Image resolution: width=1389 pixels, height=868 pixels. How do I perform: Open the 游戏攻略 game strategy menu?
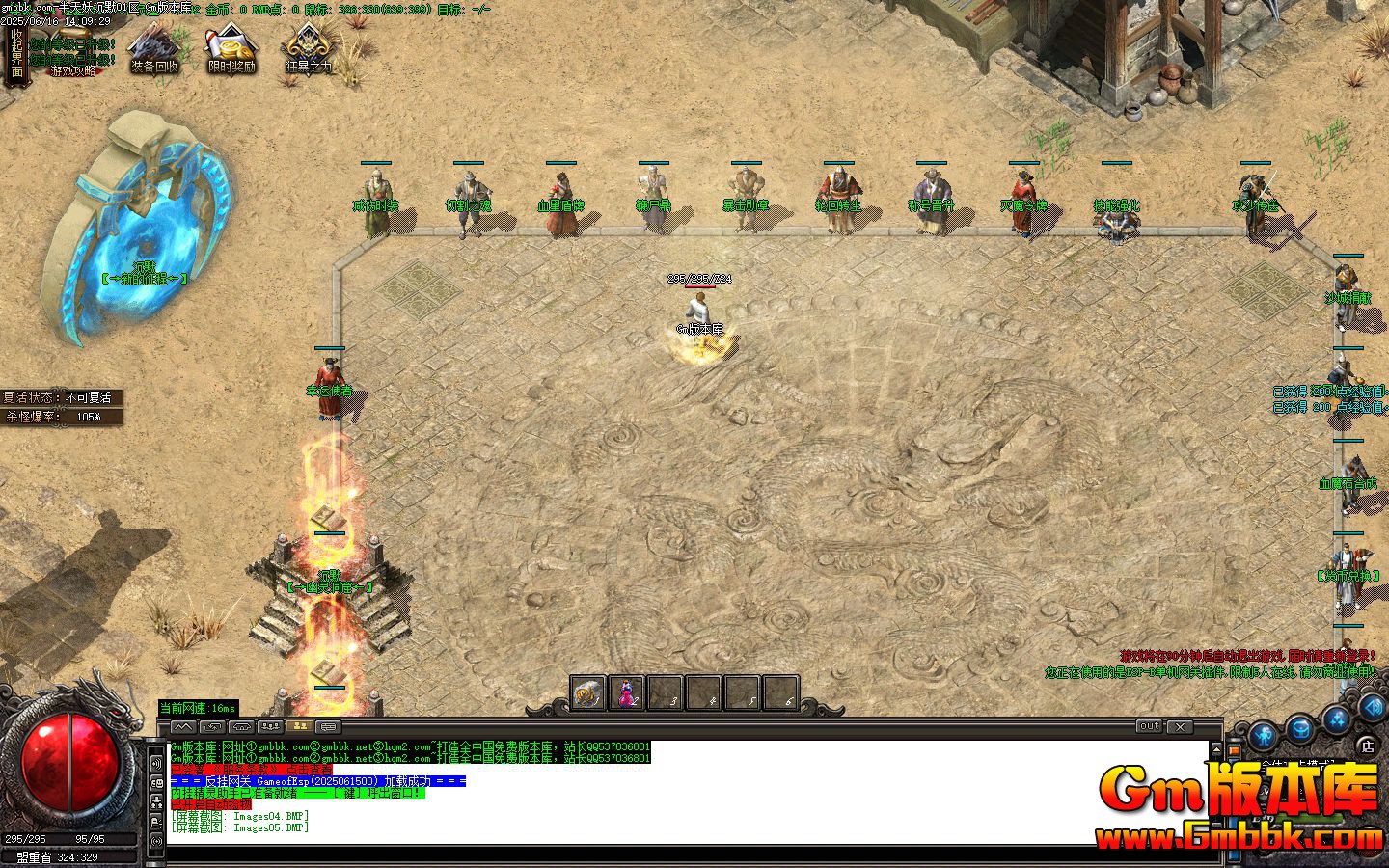point(72,72)
